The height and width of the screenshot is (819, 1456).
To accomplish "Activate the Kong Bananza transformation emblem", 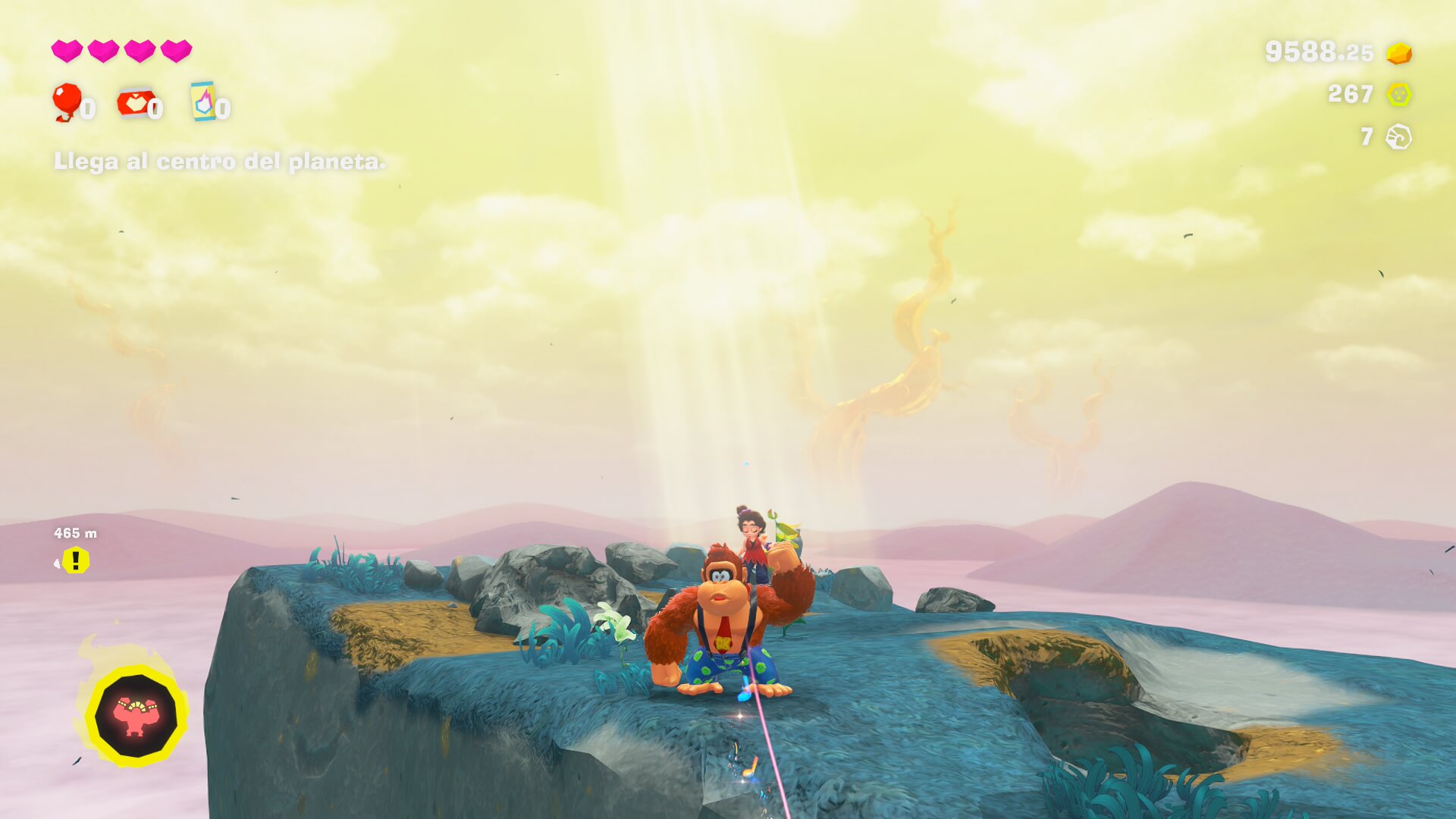I will tap(136, 716).
